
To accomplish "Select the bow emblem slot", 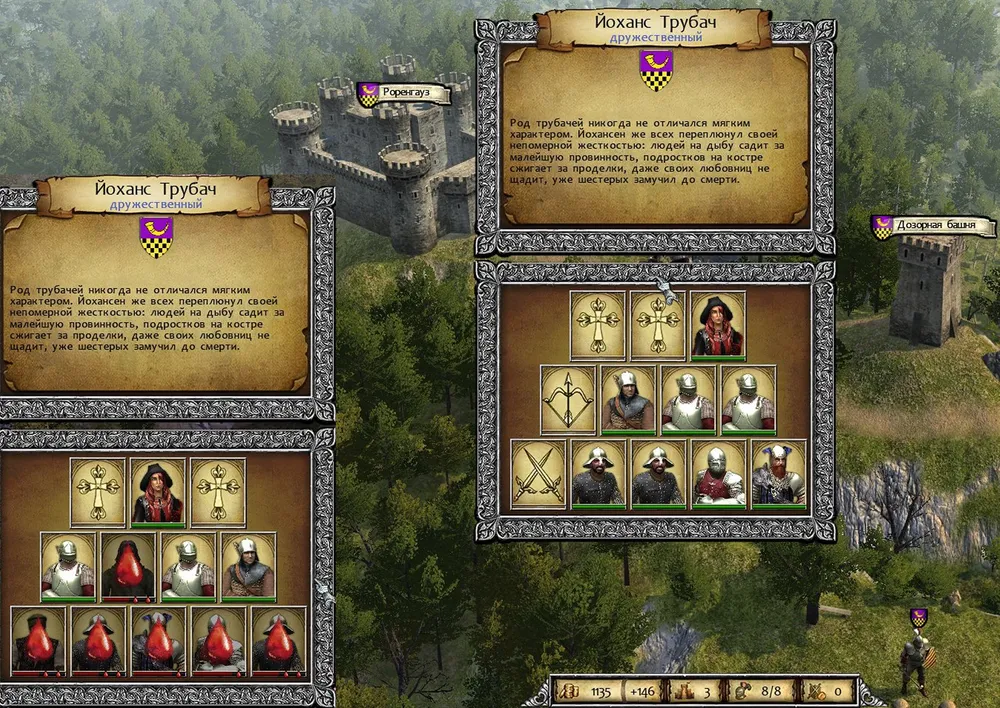I will click(568, 399).
